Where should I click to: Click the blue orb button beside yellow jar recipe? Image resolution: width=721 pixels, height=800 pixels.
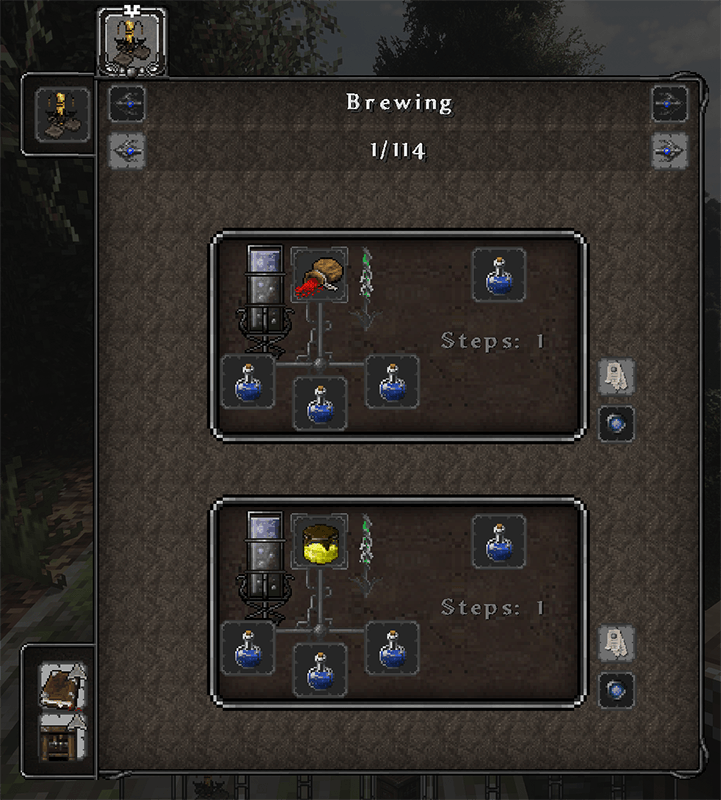616,690
